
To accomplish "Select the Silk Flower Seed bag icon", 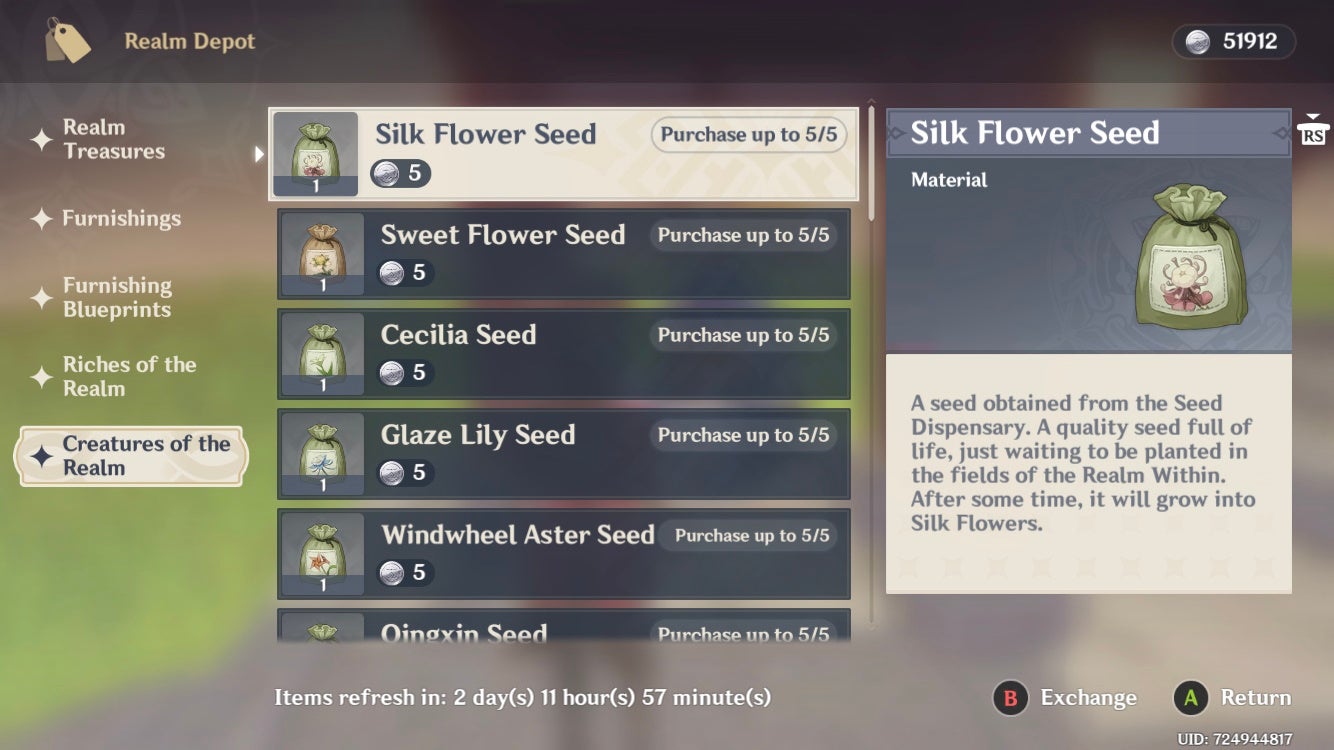I will pyautogui.click(x=316, y=152).
